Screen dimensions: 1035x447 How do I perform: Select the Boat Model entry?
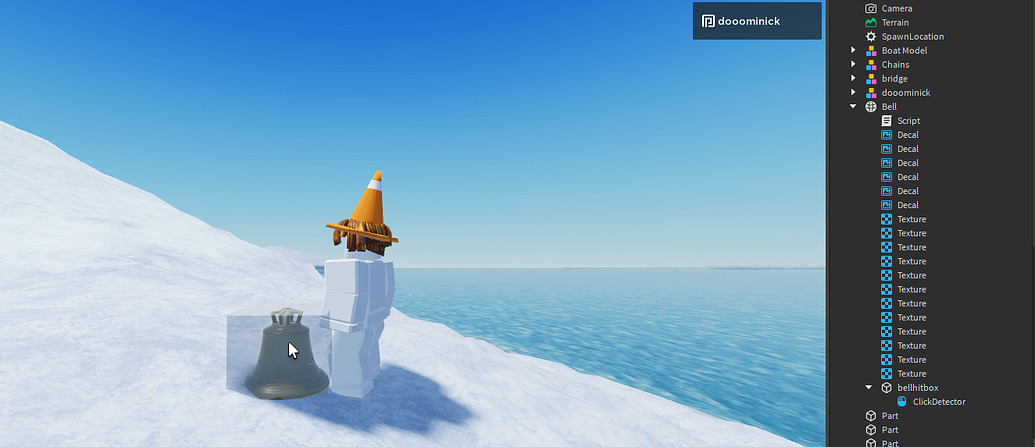[904, 50]
